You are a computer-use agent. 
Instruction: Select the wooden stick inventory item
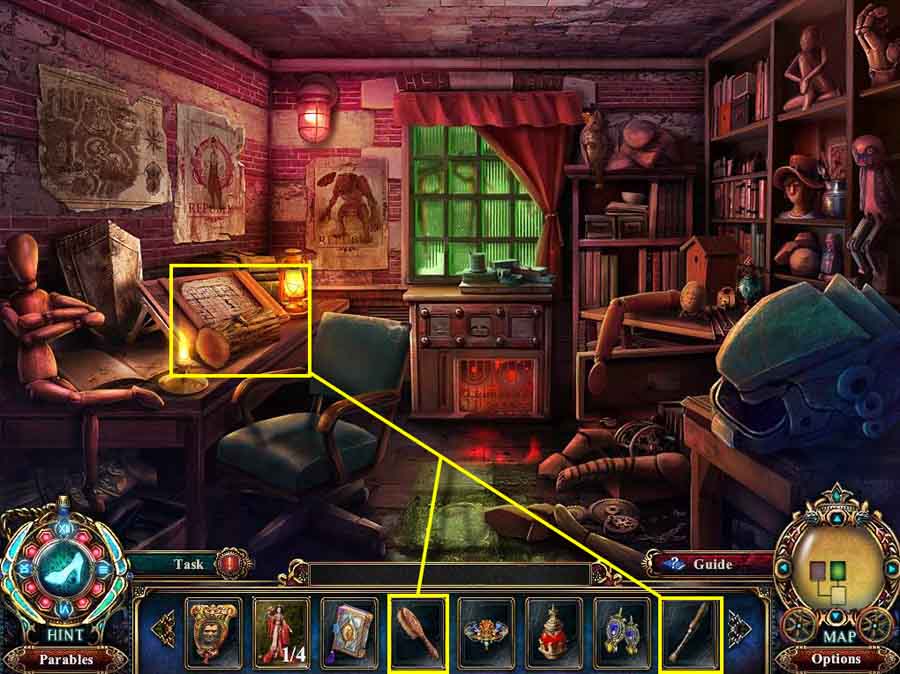point(690,631)
